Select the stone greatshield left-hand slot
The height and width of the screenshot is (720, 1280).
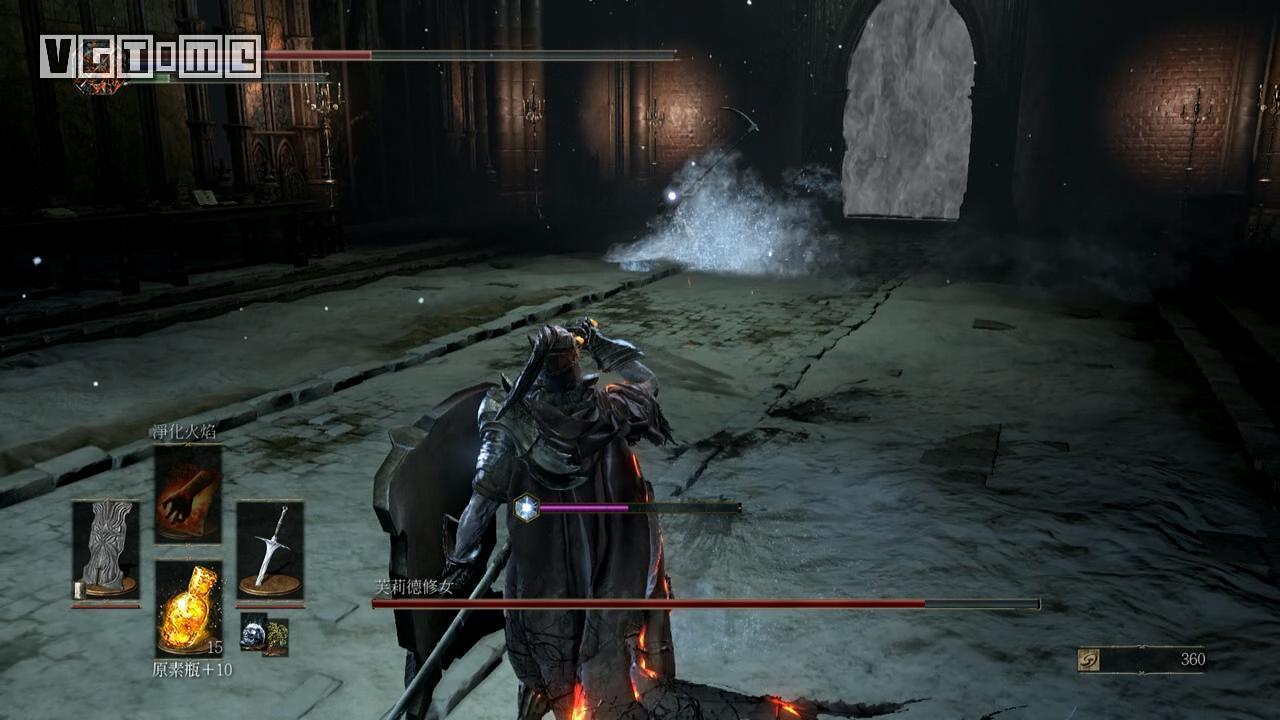106,549
